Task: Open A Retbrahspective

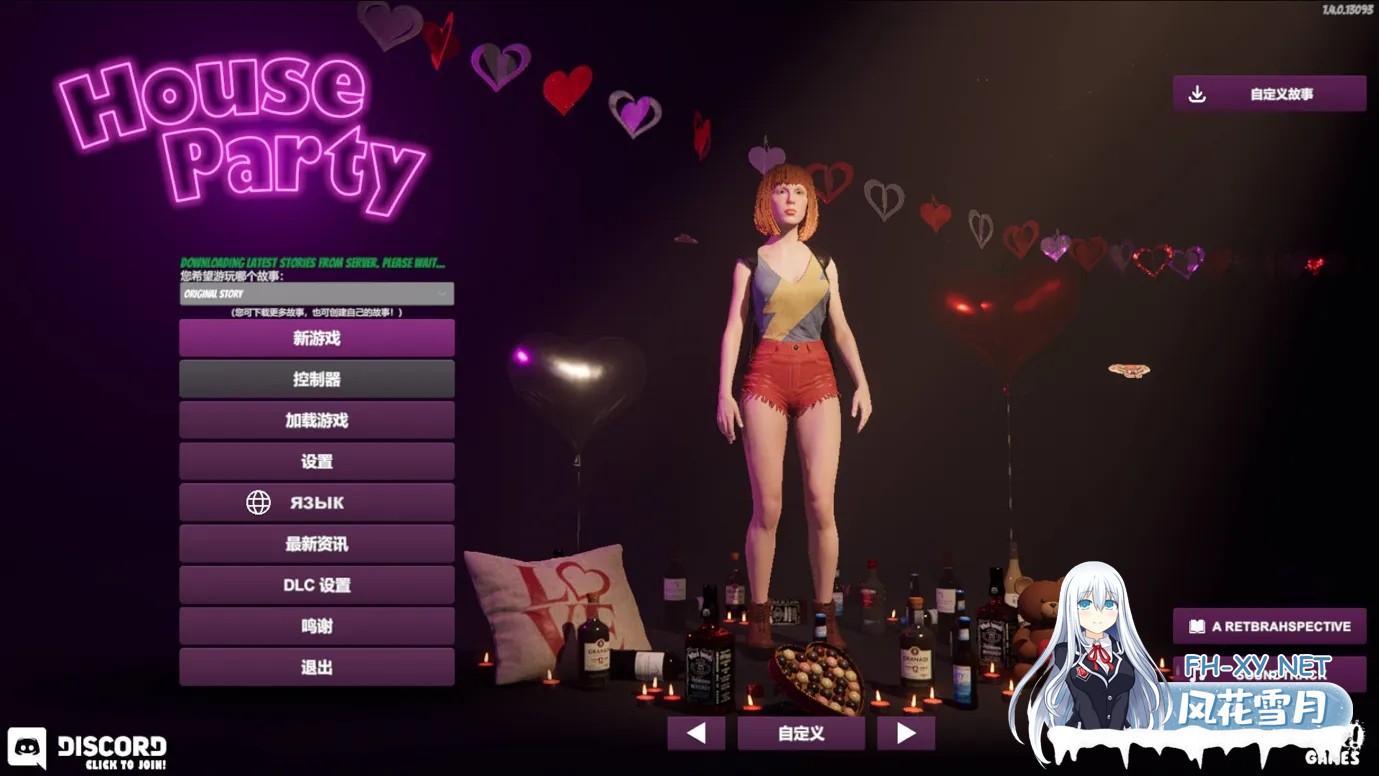Action: [1269, 626]
